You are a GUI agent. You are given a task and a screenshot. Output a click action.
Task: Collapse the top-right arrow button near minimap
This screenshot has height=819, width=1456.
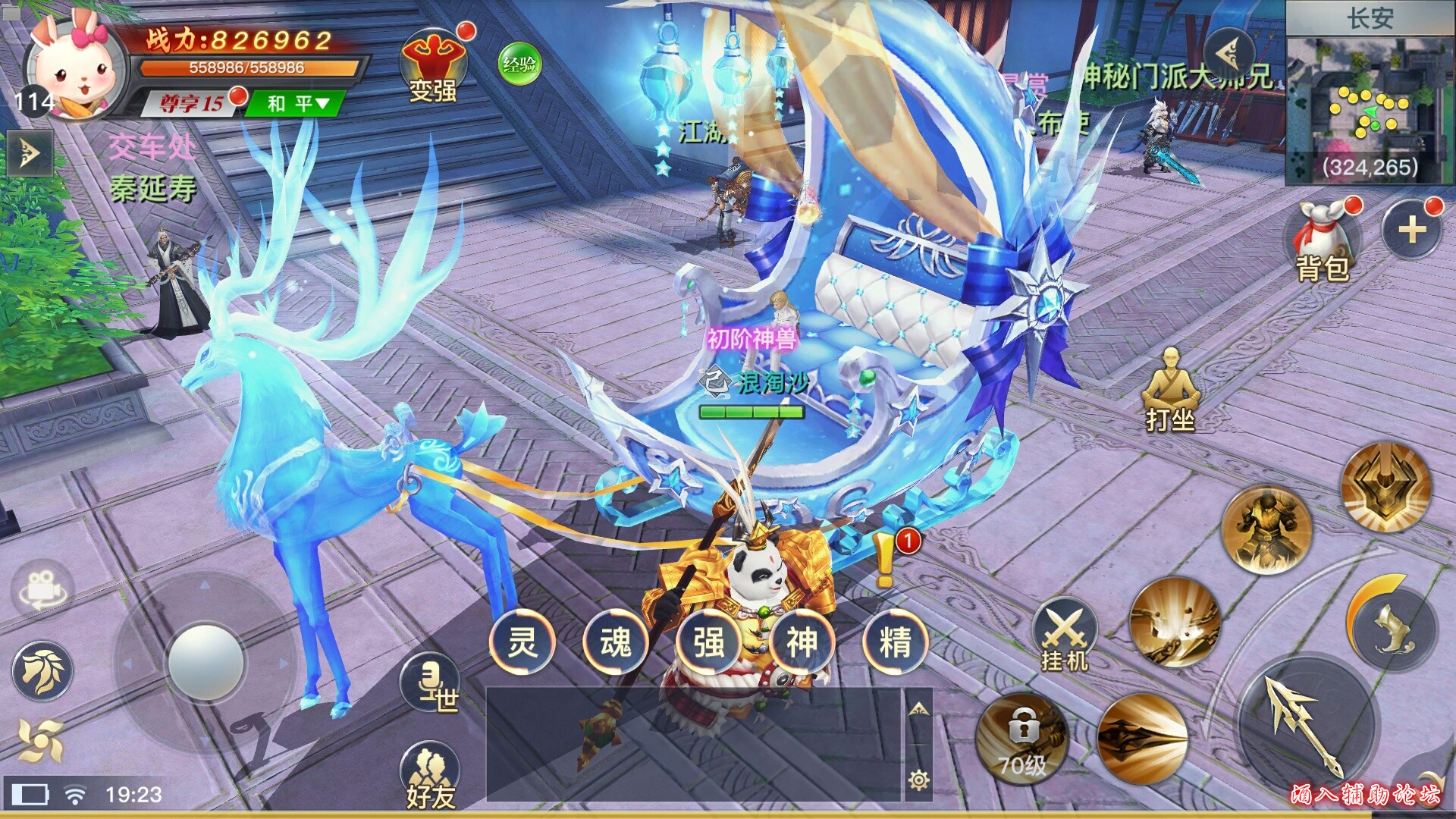pyautogui.click(x=1228, y=53)
